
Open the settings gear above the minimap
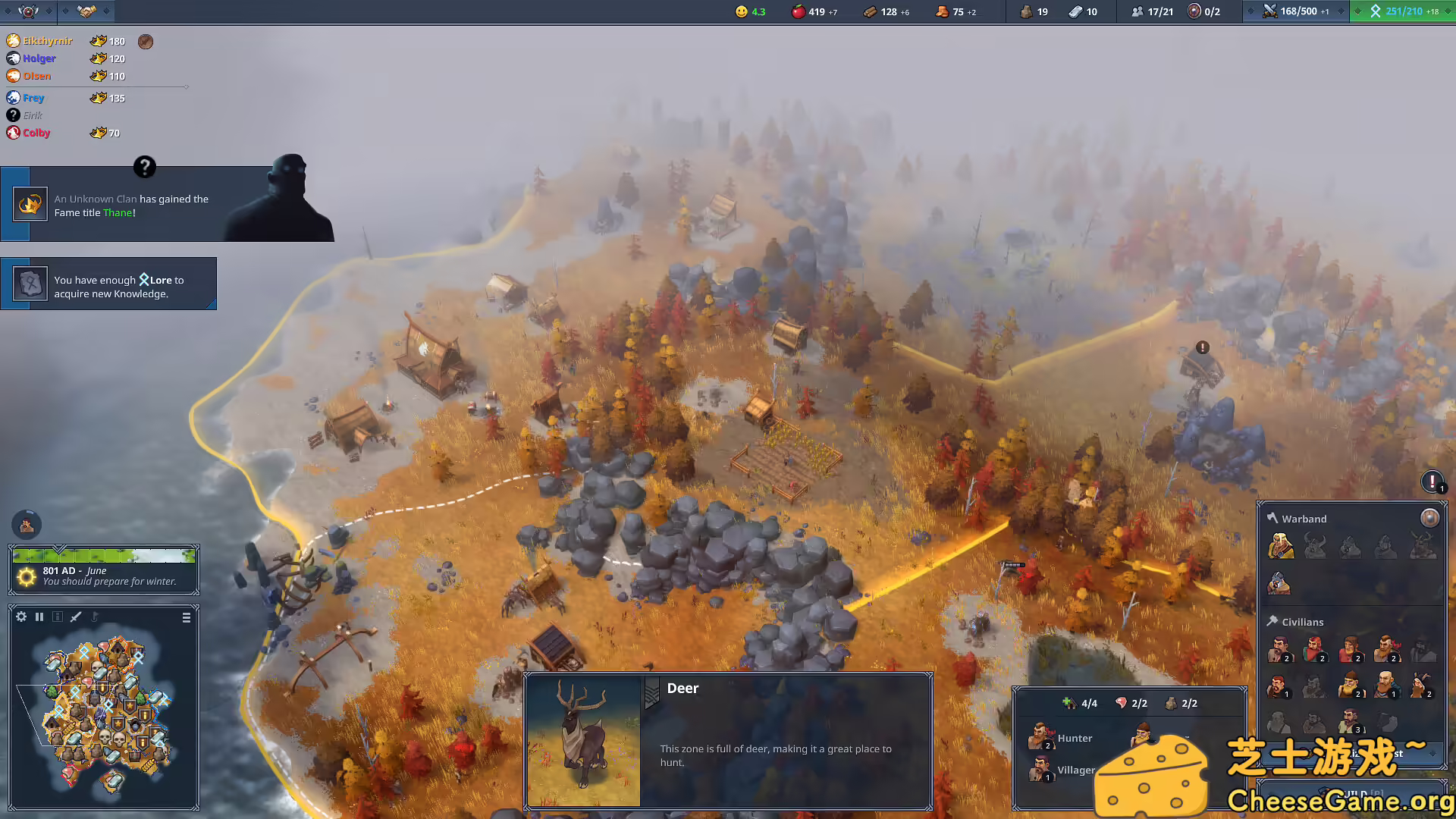coord(21,616)
